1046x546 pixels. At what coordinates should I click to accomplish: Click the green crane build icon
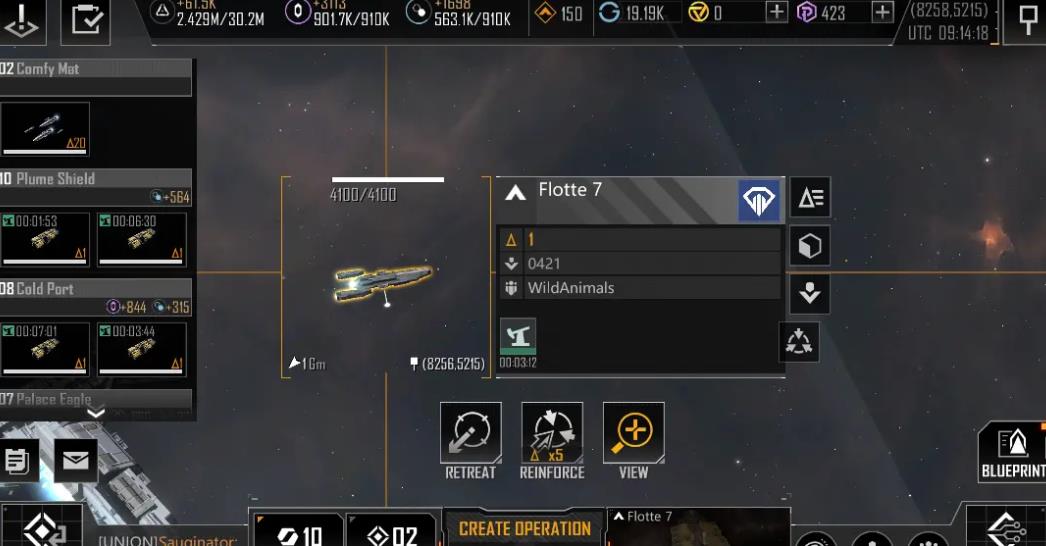[518, 336]
